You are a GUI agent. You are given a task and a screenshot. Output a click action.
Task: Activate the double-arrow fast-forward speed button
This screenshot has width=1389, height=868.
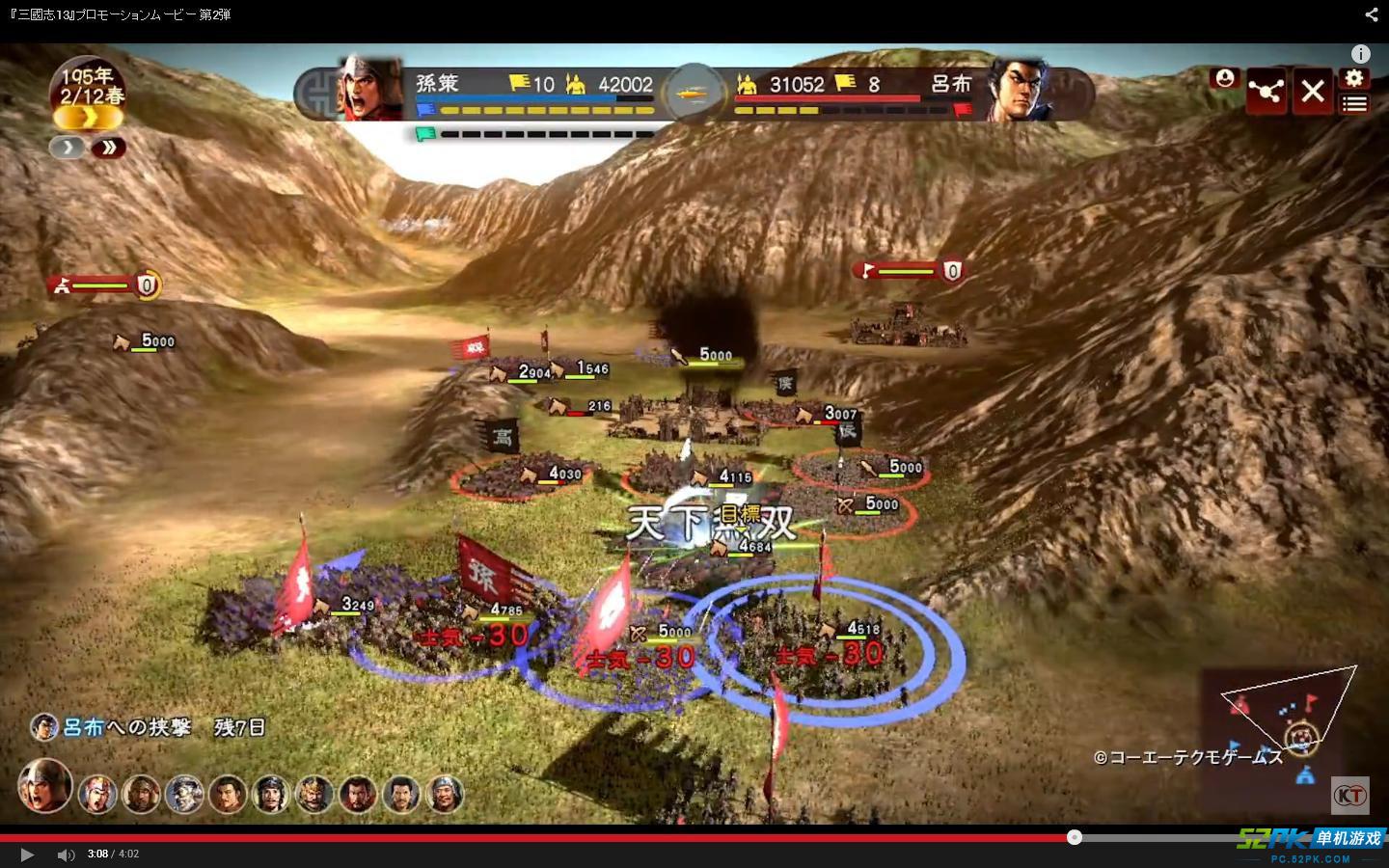[x=109, y=148]
